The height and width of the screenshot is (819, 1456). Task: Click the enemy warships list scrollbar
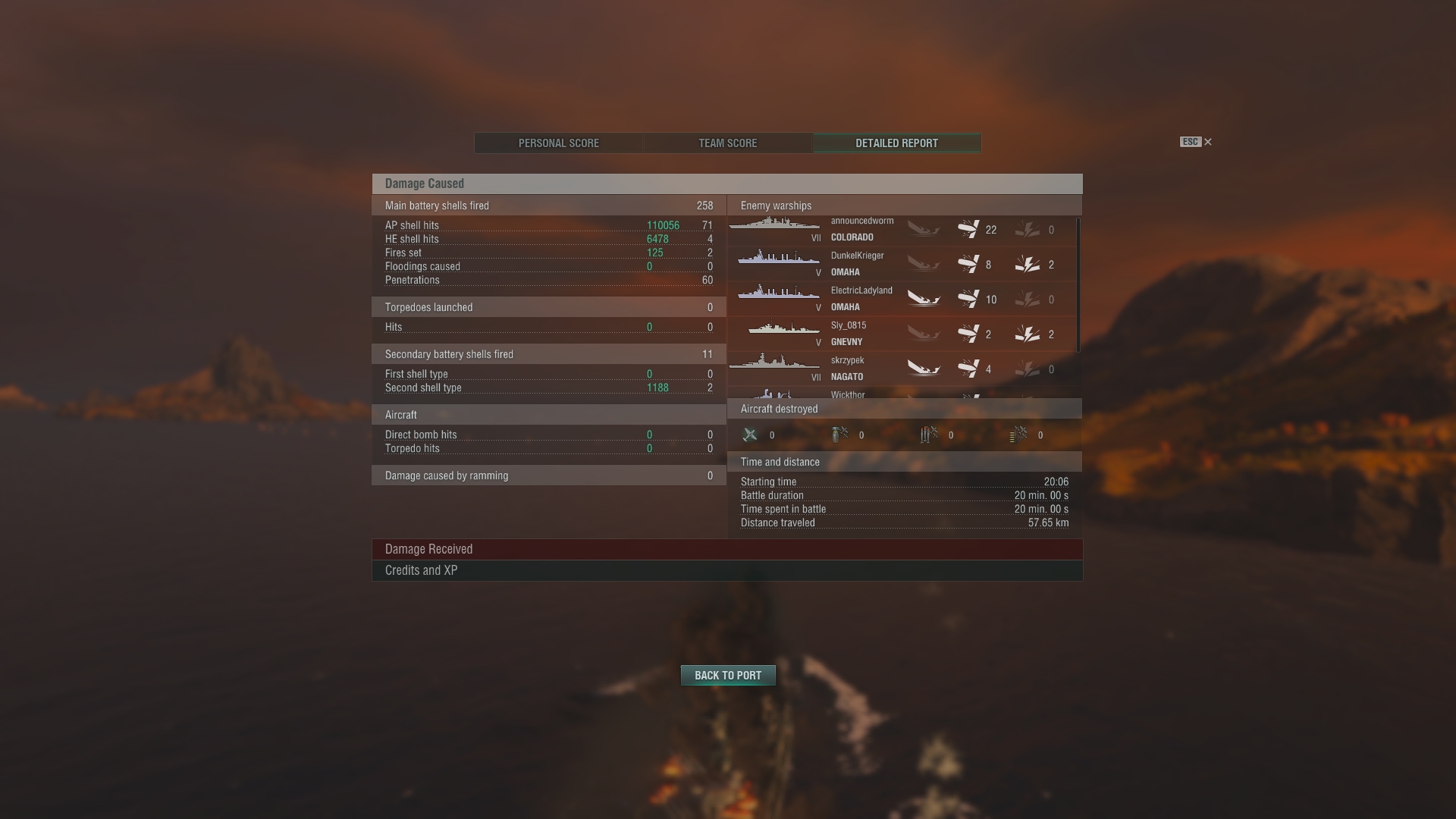pyautogui.click(x=1078, y=285)
